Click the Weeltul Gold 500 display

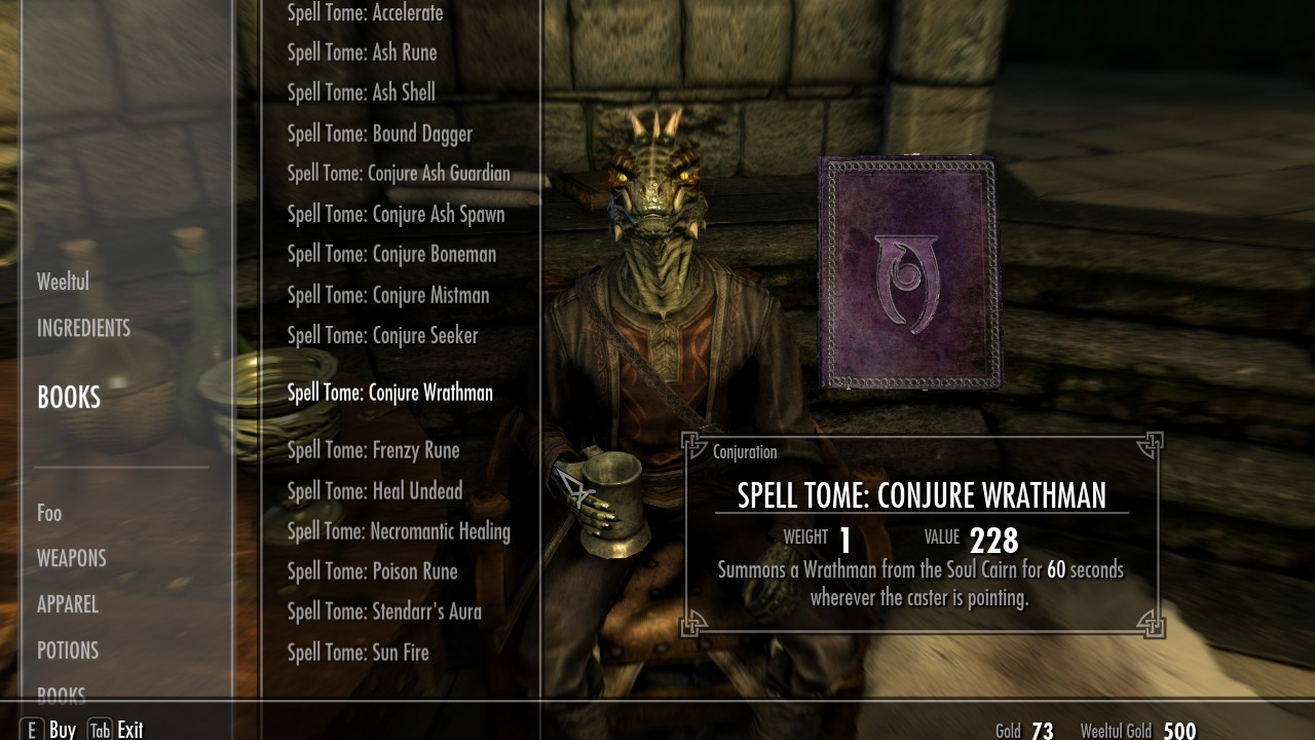[x=1139, y=730]
